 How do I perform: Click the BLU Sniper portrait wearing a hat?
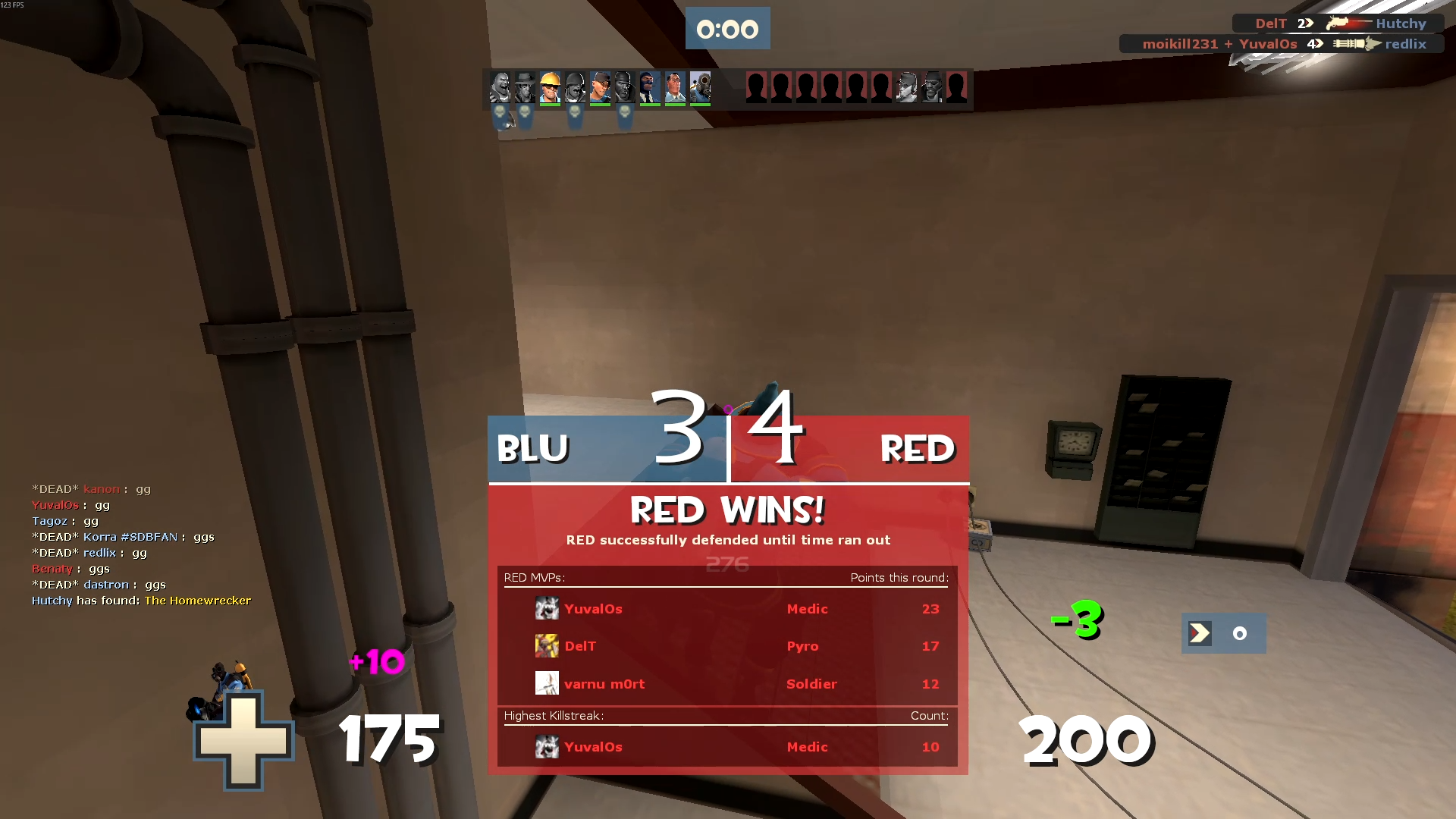[x=525, y=88]
